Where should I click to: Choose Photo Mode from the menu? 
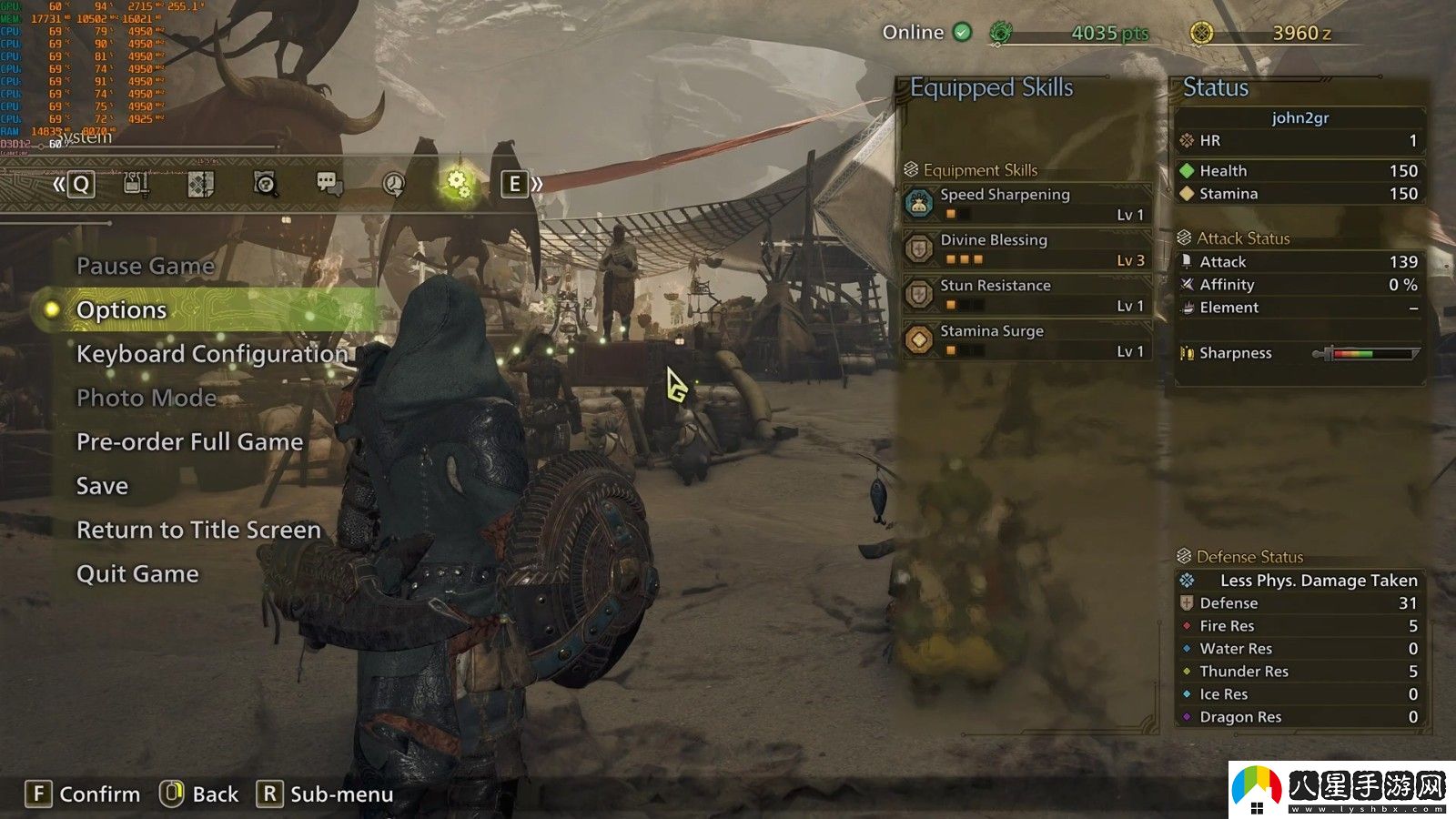click(x=147, y=398)
